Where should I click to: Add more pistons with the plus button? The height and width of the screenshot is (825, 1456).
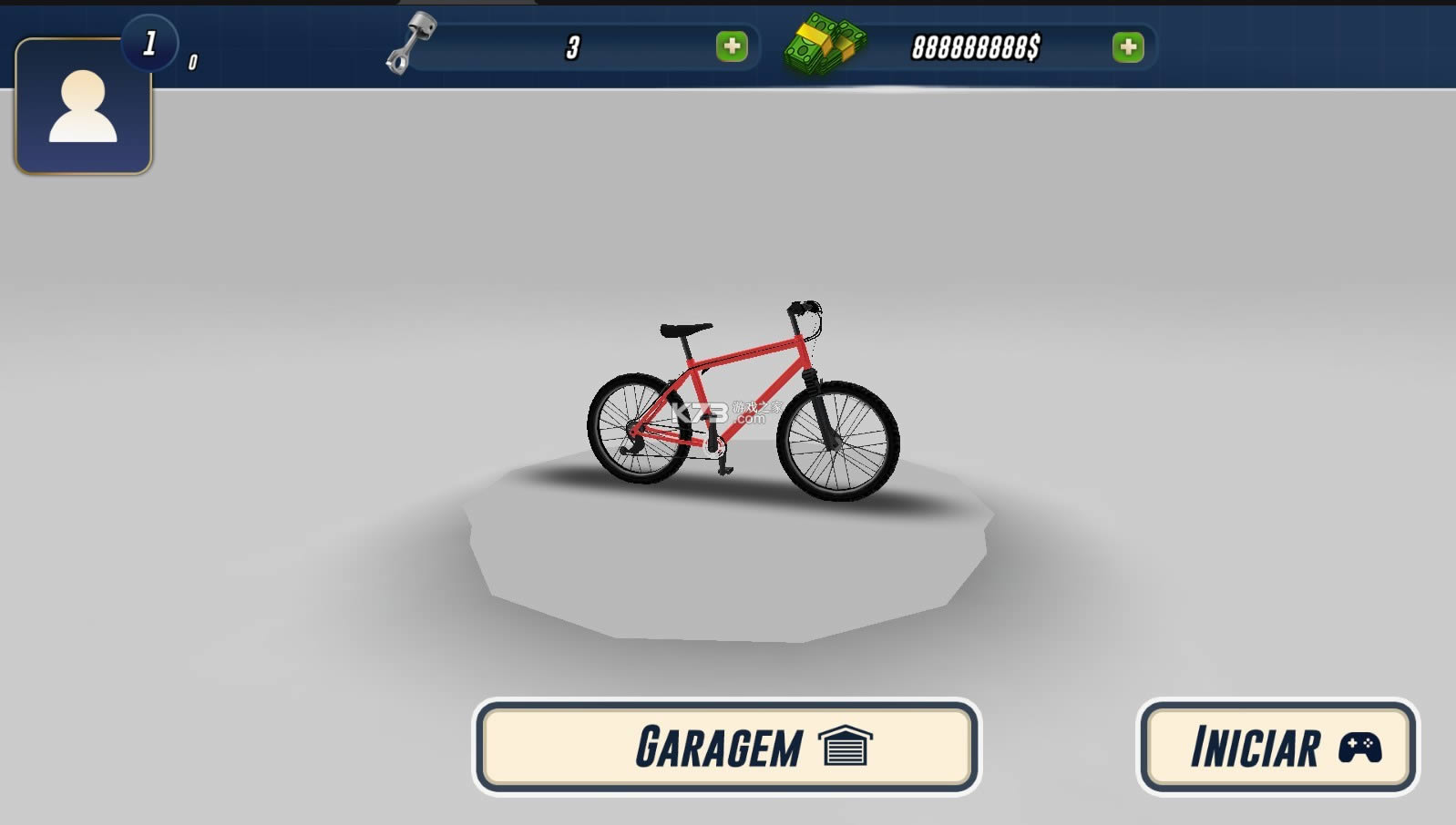click(x=732, y=46)
